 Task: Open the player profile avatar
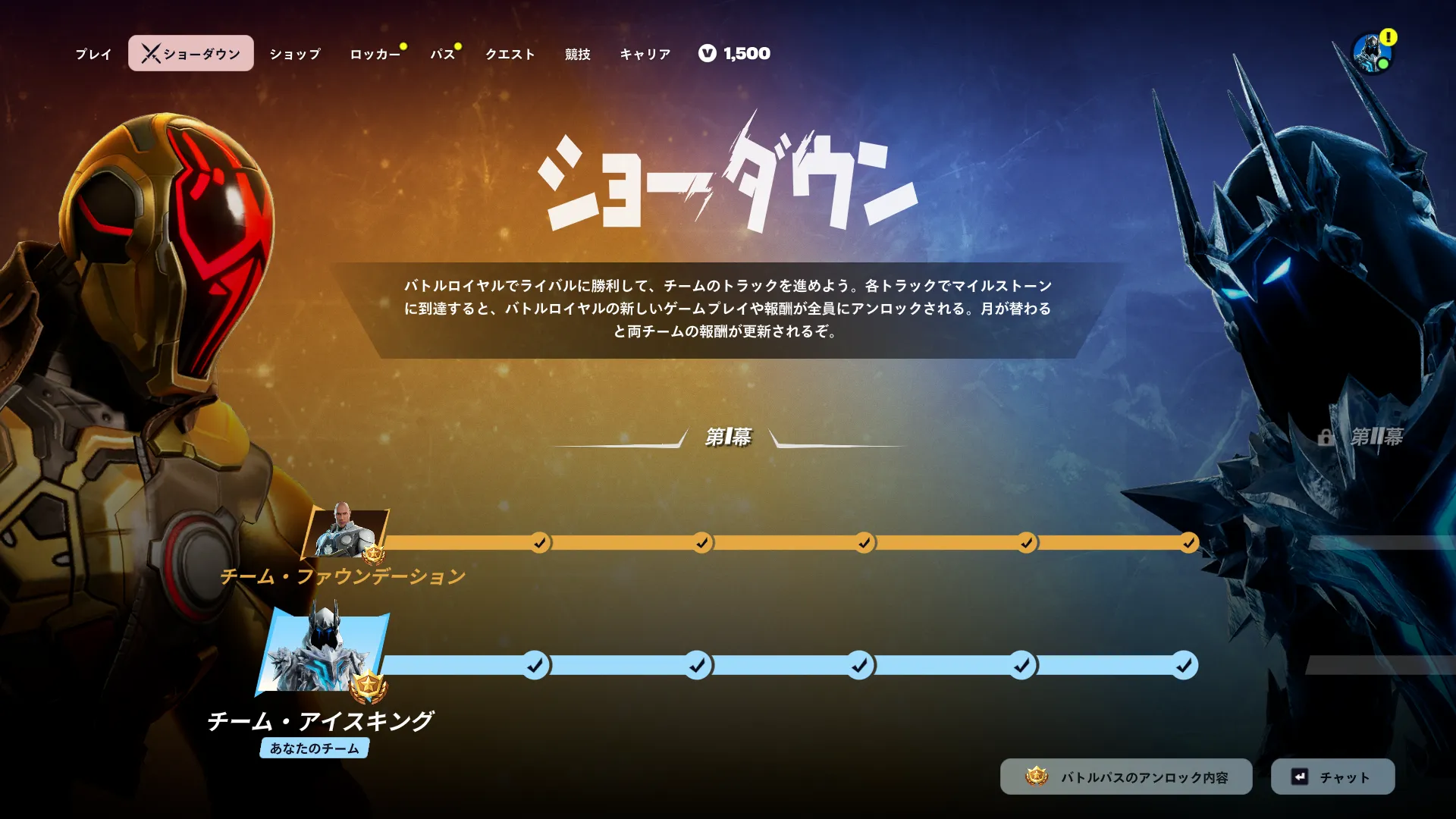[1372, 53]
